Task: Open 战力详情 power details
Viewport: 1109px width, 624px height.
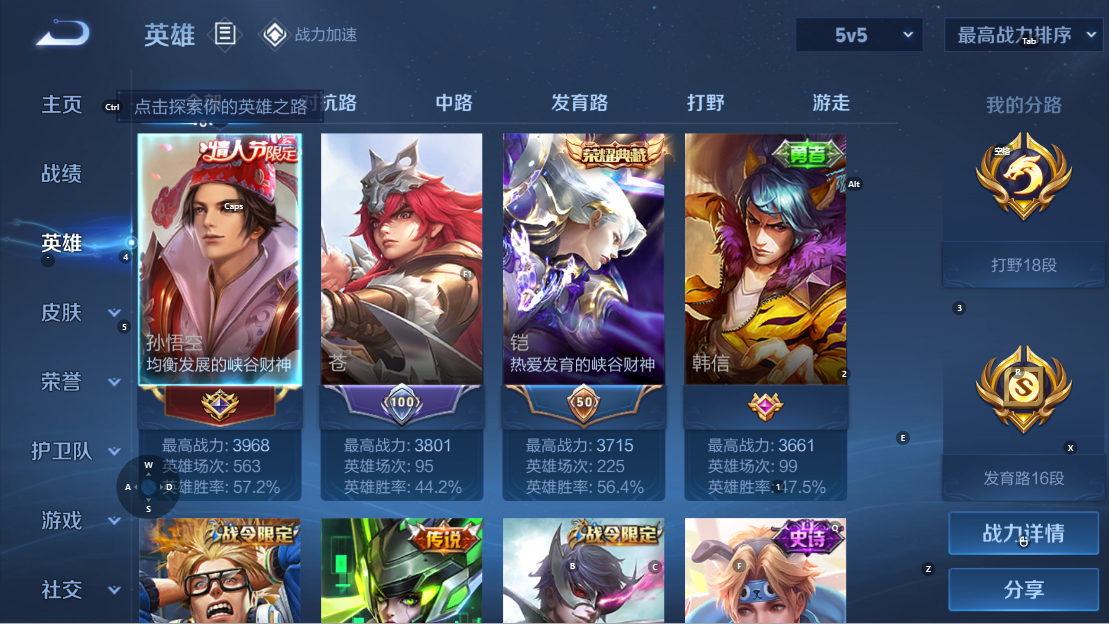Action: pyautogui.click(x=1023, y=534)
